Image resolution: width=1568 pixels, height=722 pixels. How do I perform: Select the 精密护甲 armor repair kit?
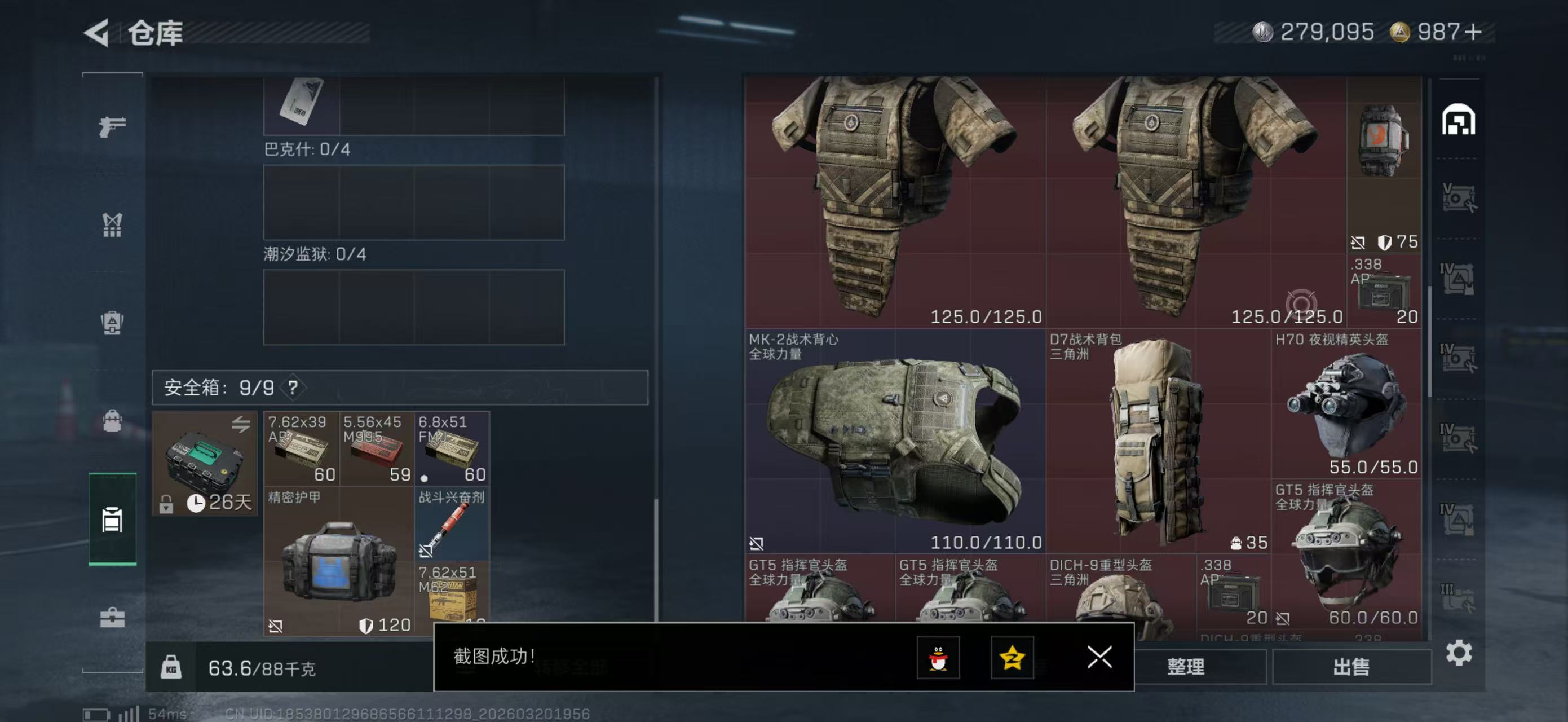338,561
